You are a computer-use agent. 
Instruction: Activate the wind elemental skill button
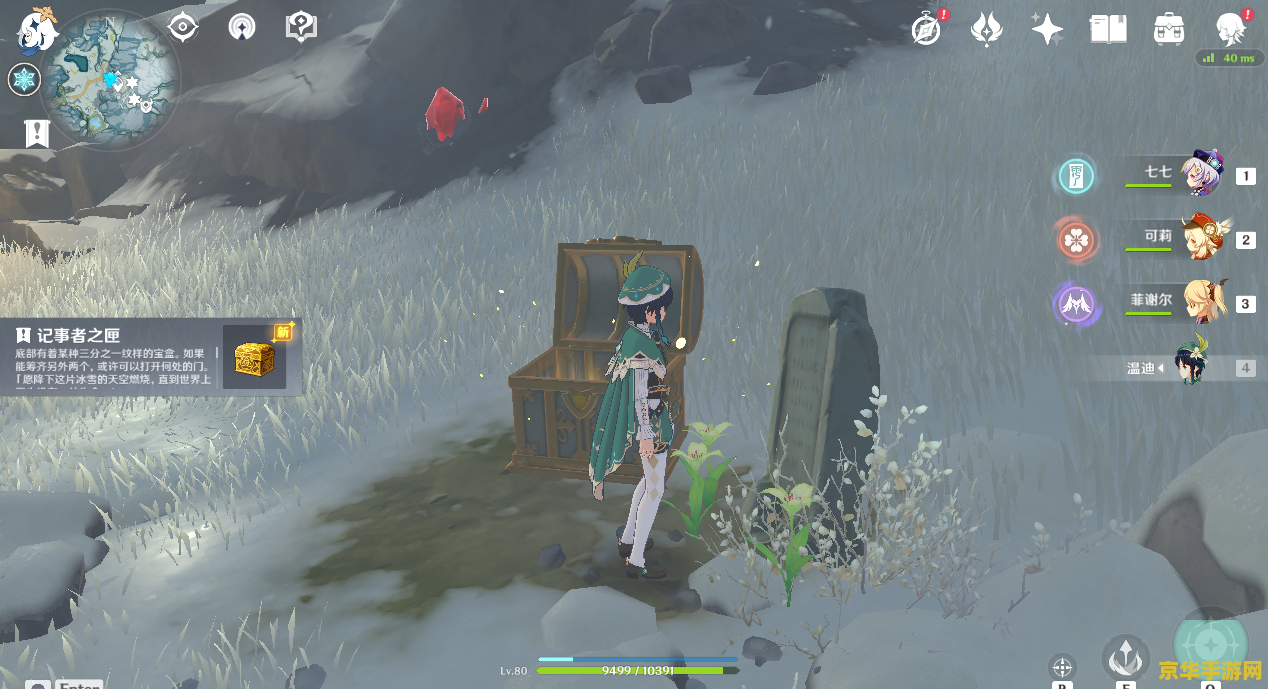pos(1126,657)
